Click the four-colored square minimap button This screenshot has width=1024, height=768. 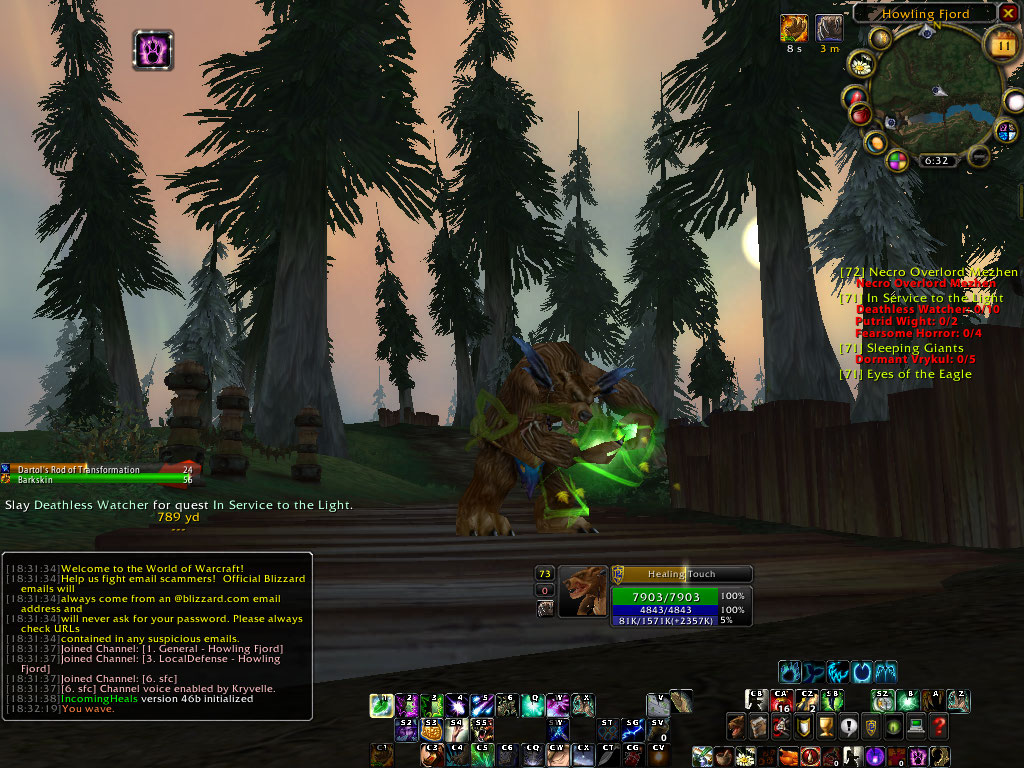tap(898, 160)
